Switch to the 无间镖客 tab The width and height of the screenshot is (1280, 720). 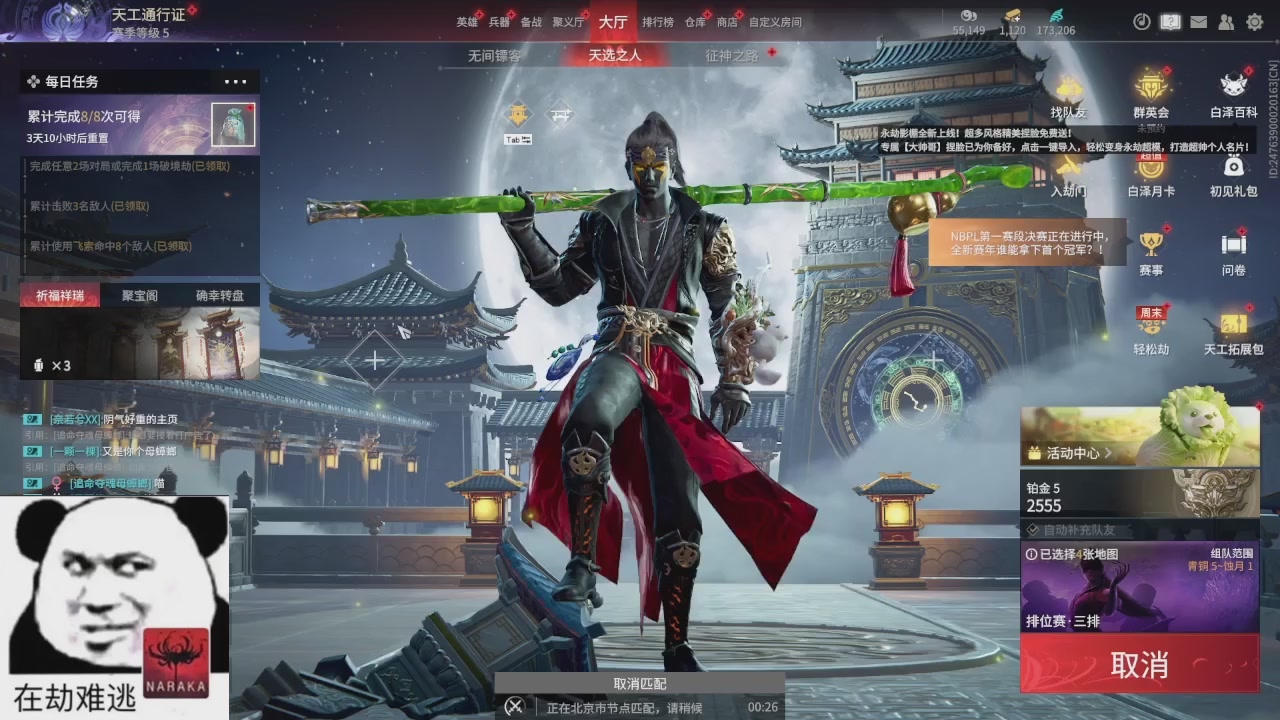click(x=494, y=56)
